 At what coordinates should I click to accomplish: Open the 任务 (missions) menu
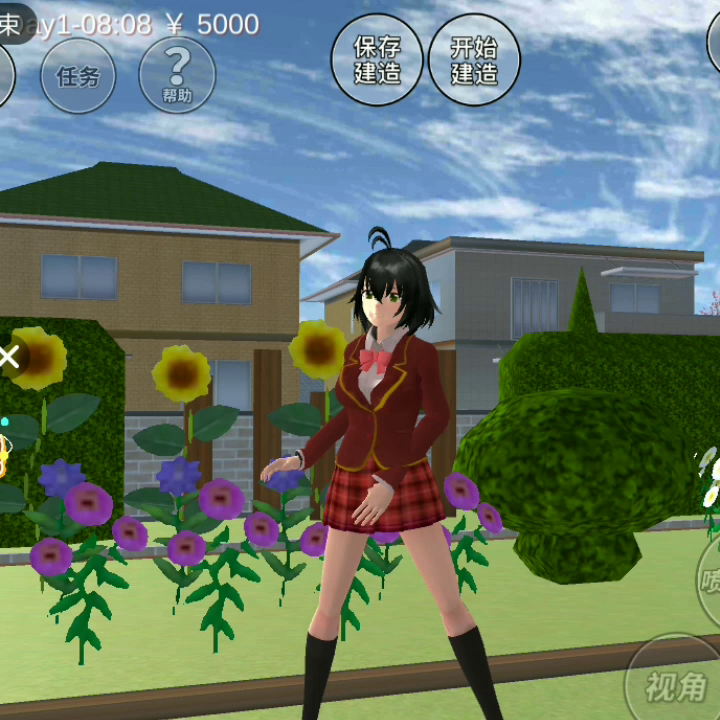77,76
